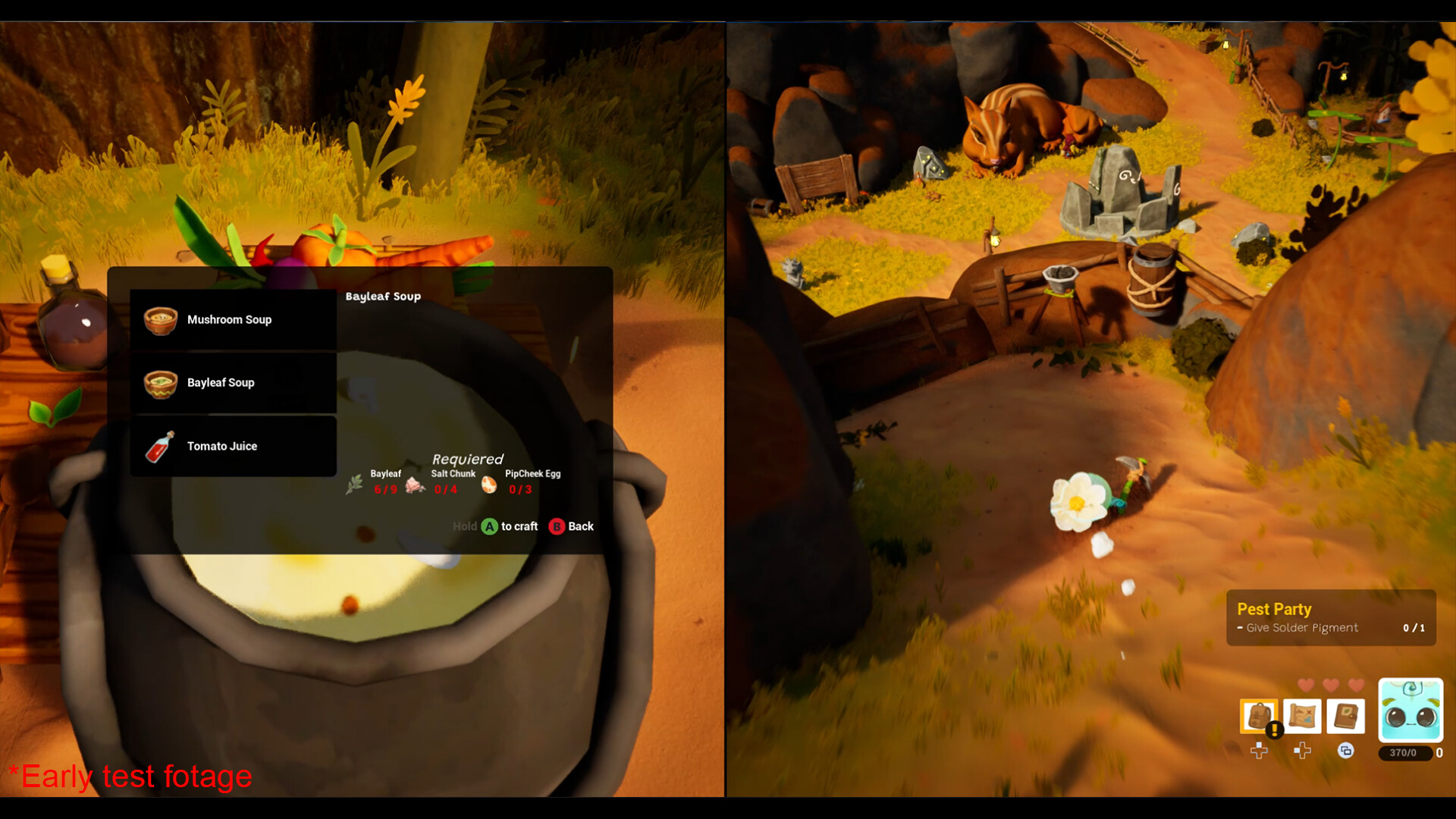The width and height of the screenshot is (1456, 819).
Task: Click the Mushroom Soup bowl icon
Action: click(160, 319)
